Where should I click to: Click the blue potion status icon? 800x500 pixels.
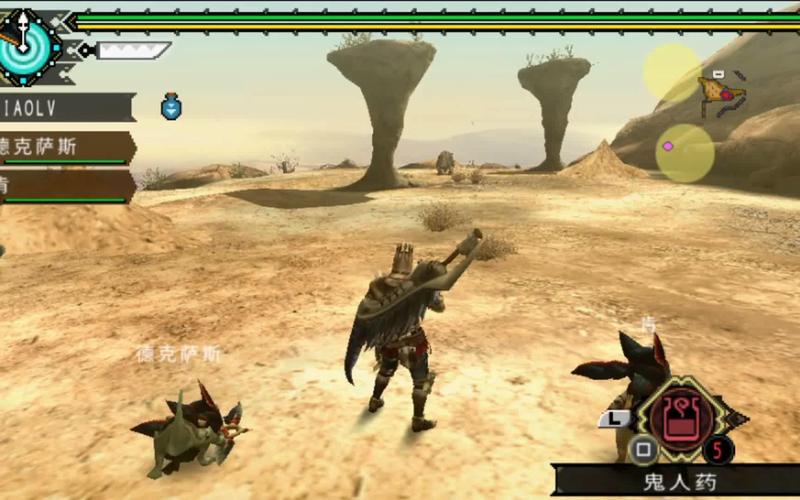click(x=171, y=106)
